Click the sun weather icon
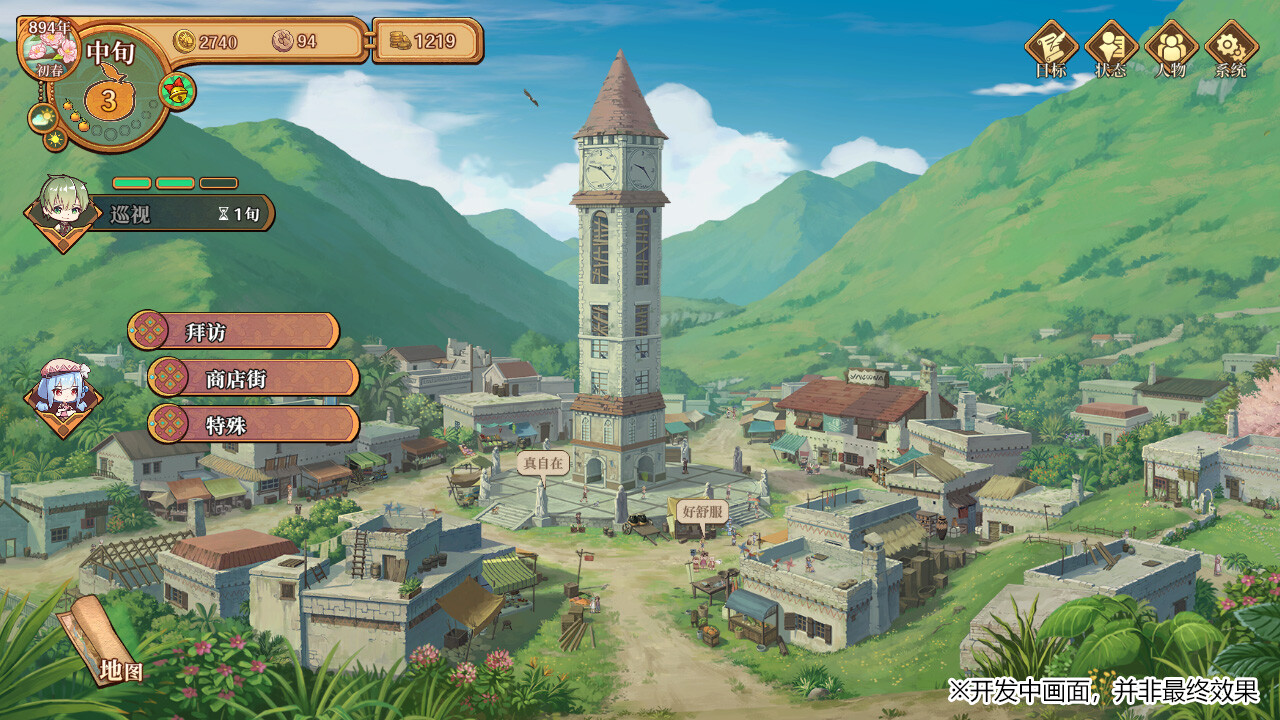The image size is (1280, 720). click(55, 139)
